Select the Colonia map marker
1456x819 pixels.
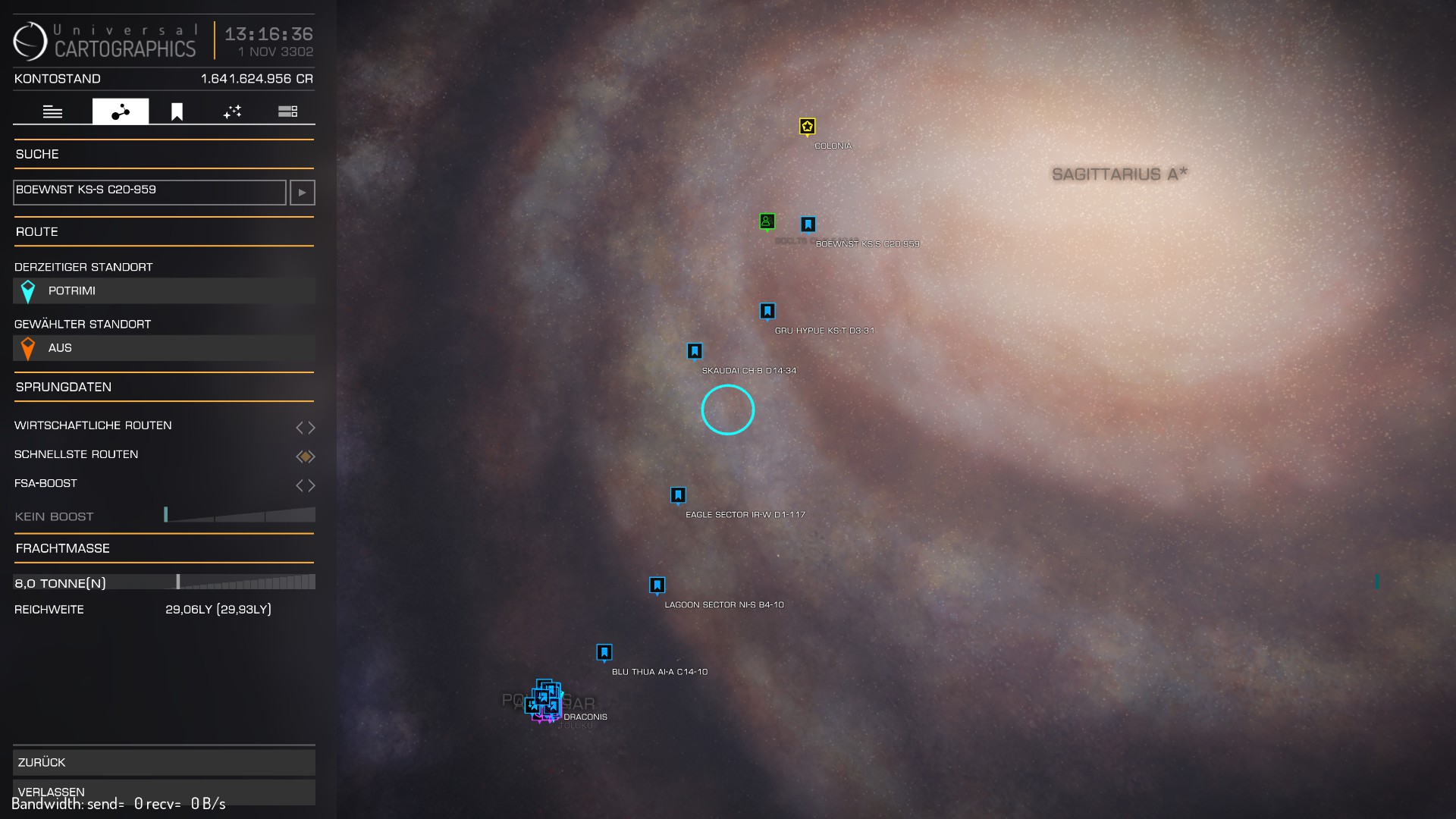(807, 127)
